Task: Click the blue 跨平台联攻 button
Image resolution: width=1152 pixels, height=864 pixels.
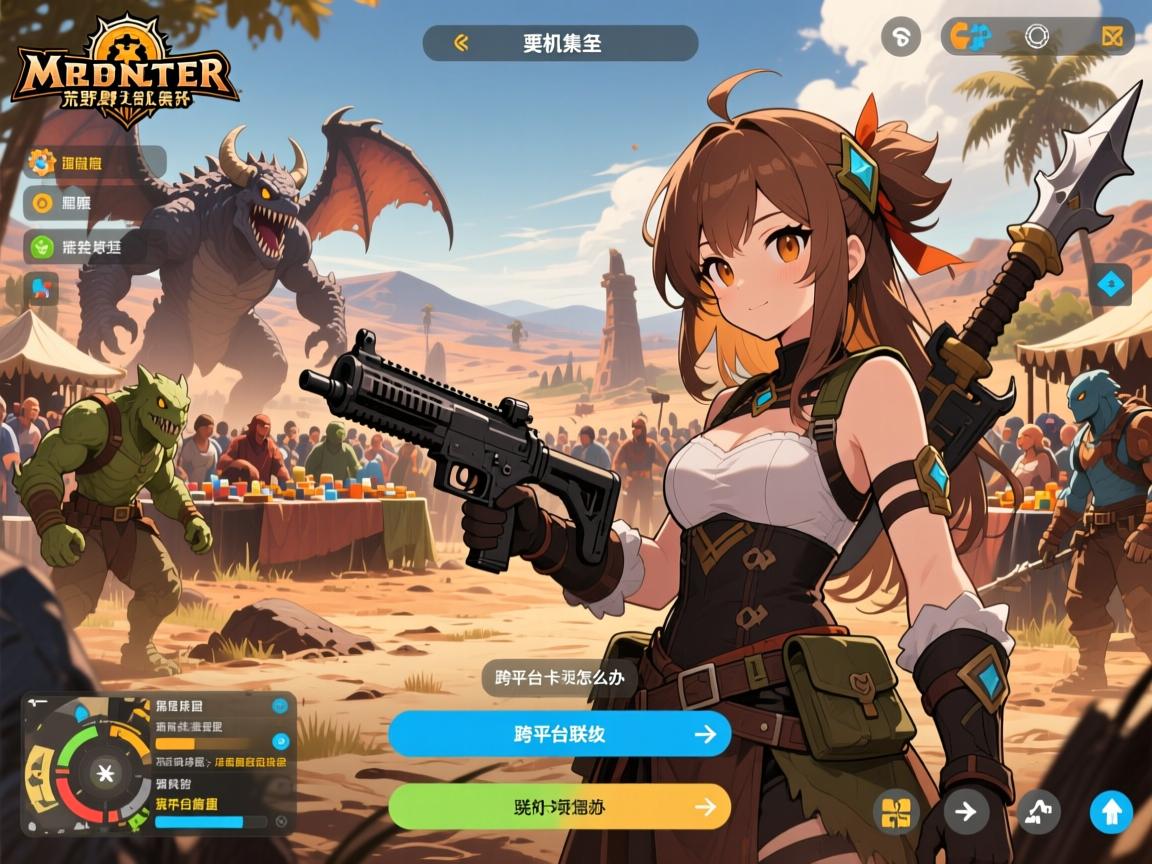Action: [x=559, y=734]
